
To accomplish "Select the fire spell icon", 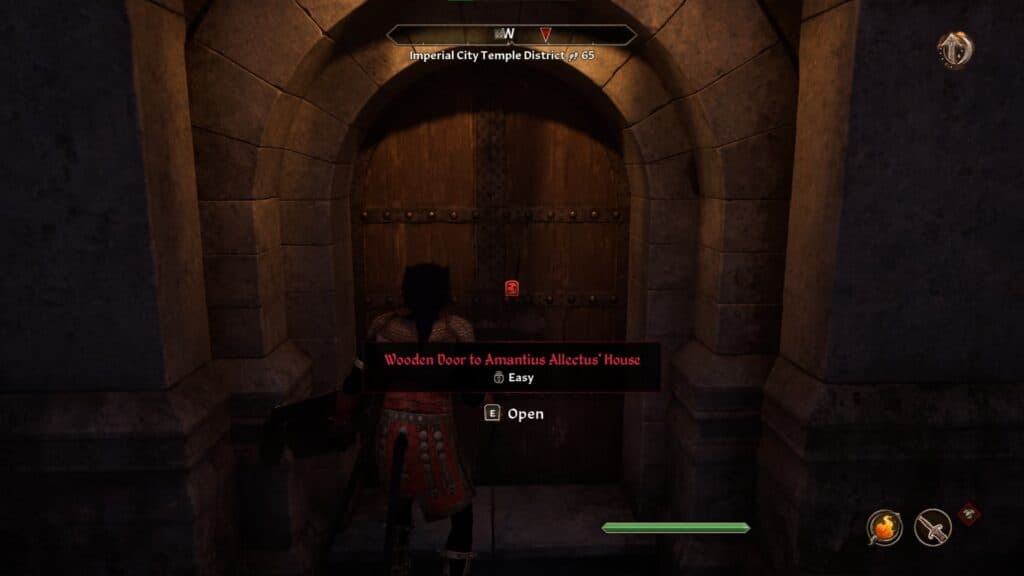I will [x=884, y=527].
